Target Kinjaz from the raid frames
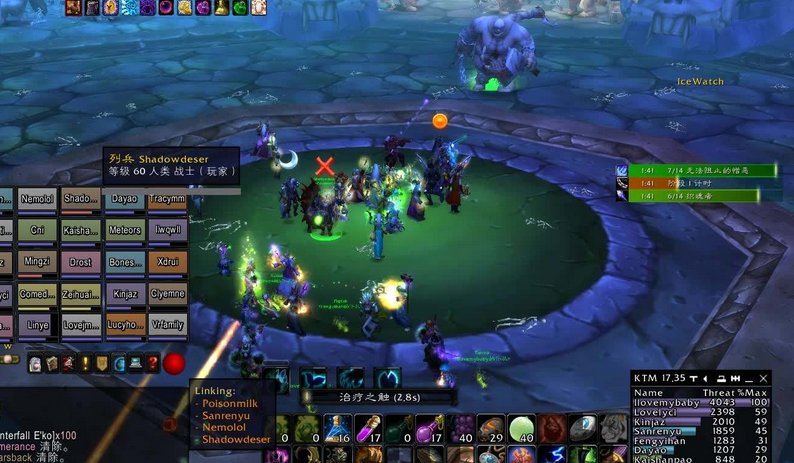This screenshot has width=794, height=463. click(124, 294)
